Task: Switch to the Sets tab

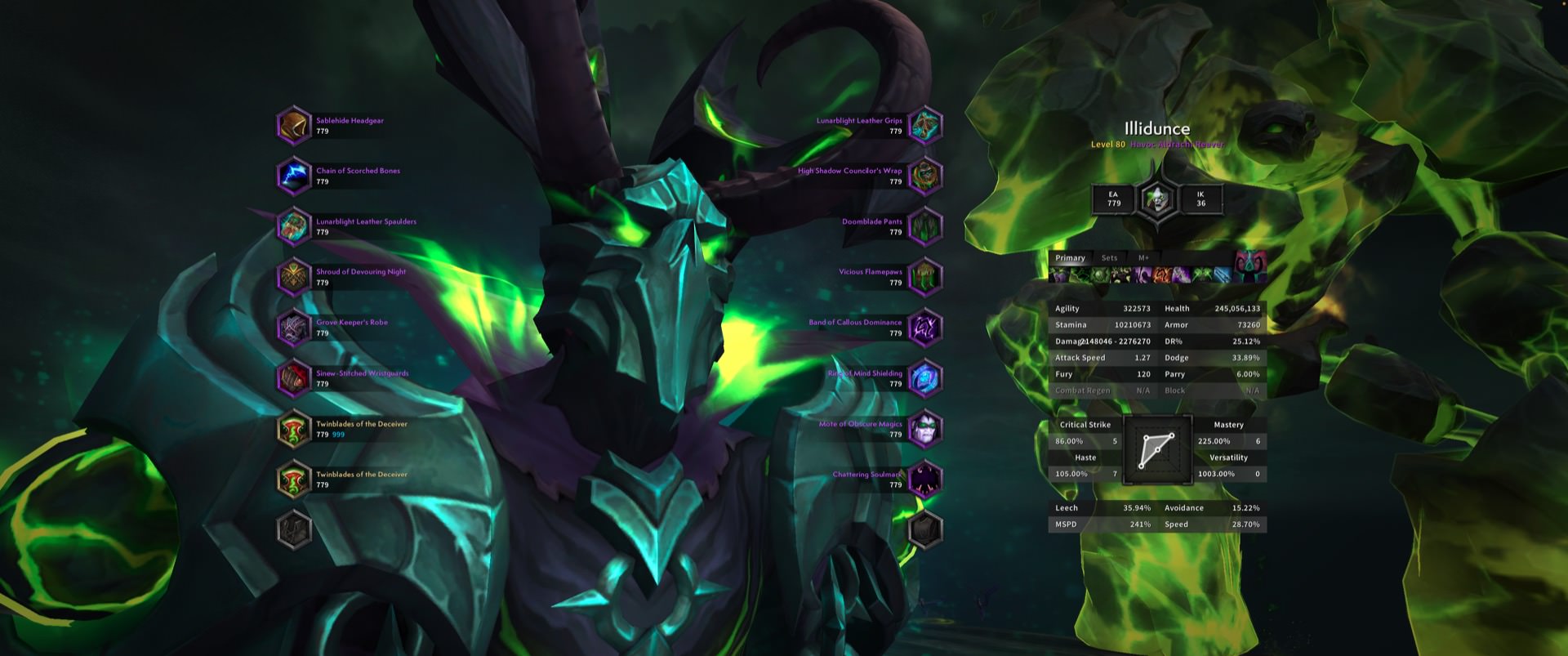Action: click(1109, 258)
